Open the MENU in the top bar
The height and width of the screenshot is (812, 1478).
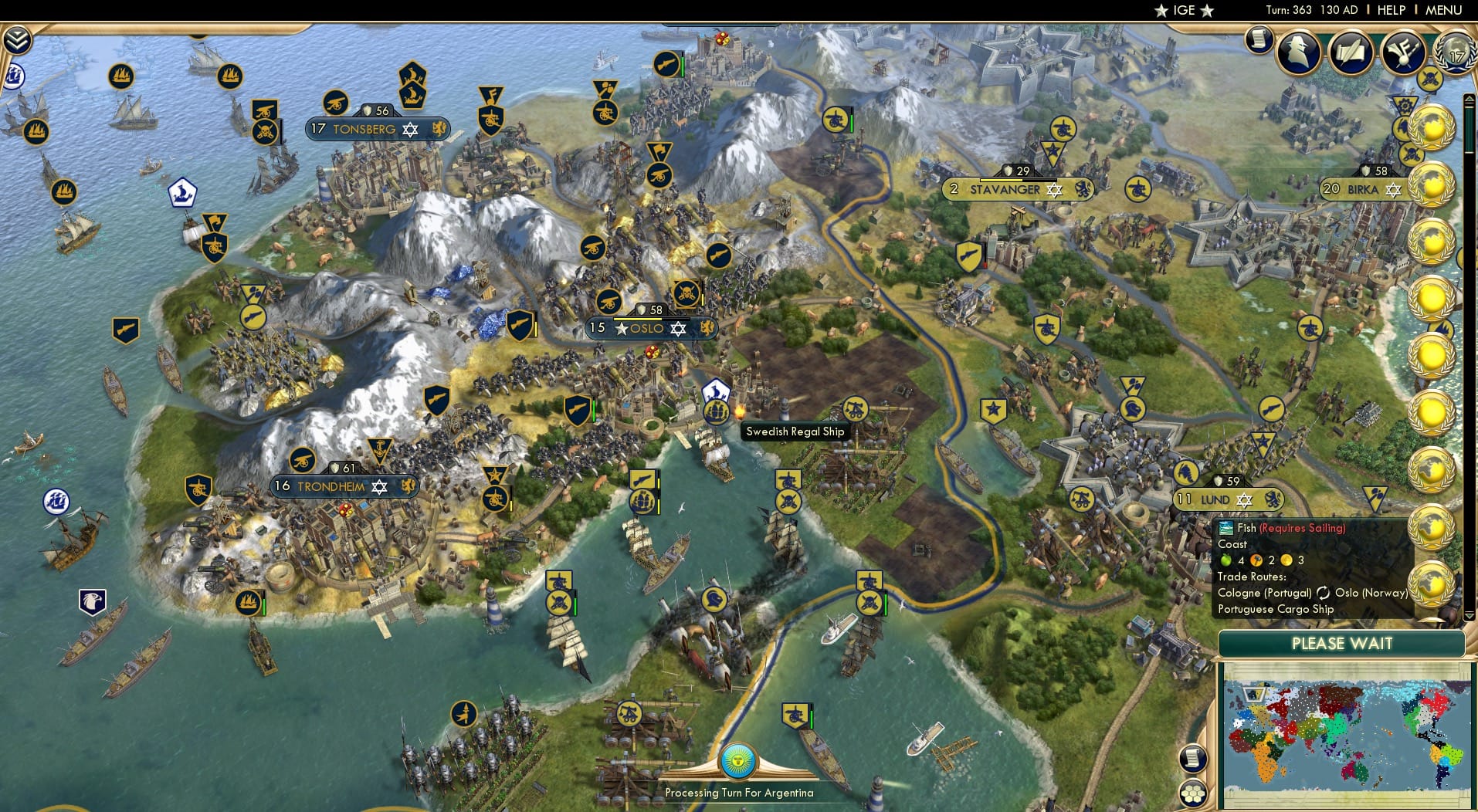point(1442,10)
